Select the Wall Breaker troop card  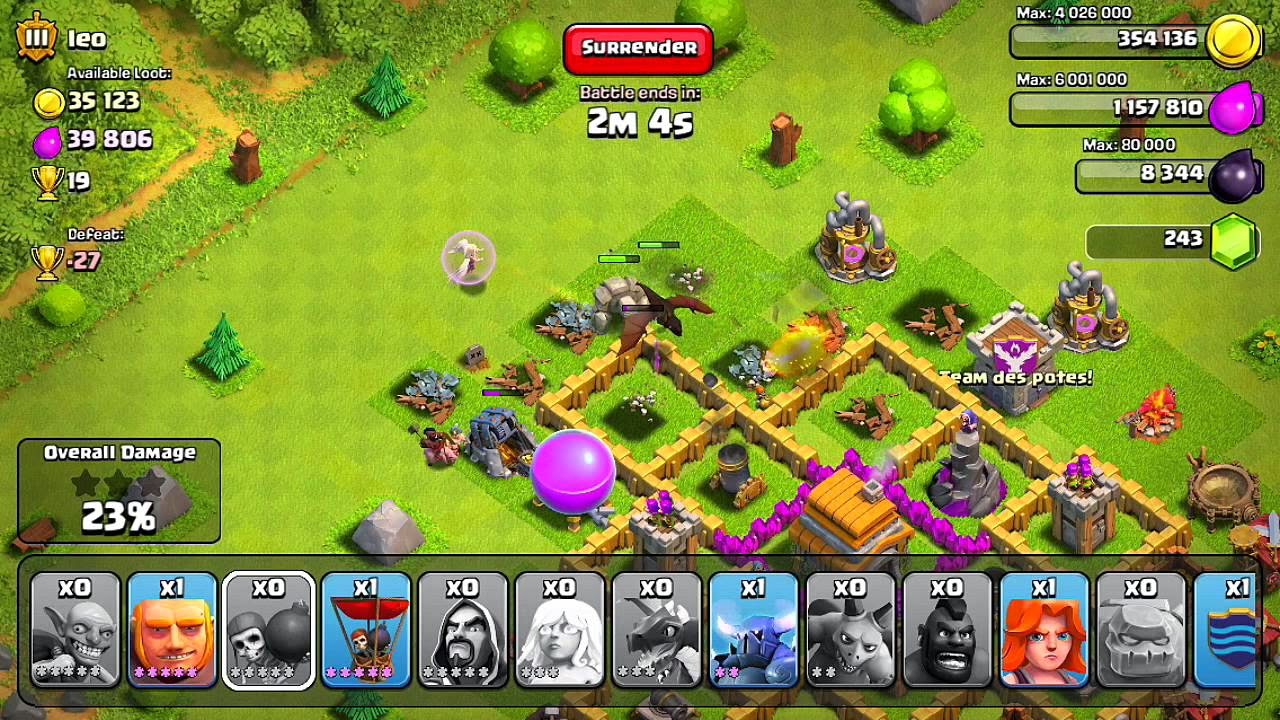(x=269, y=630)
